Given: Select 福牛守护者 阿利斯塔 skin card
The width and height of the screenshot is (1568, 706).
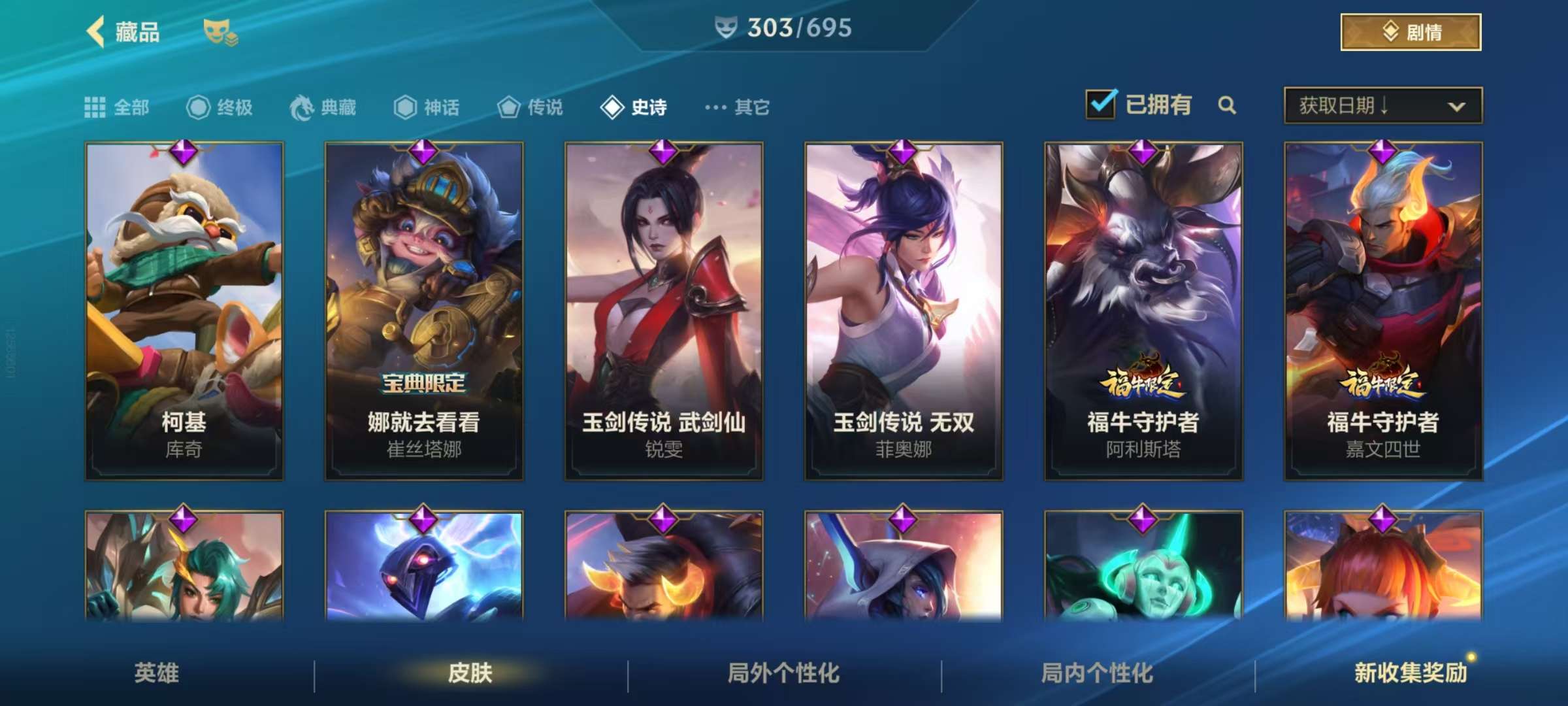Looking at the screenshot, I should [x=1143, y=311].
